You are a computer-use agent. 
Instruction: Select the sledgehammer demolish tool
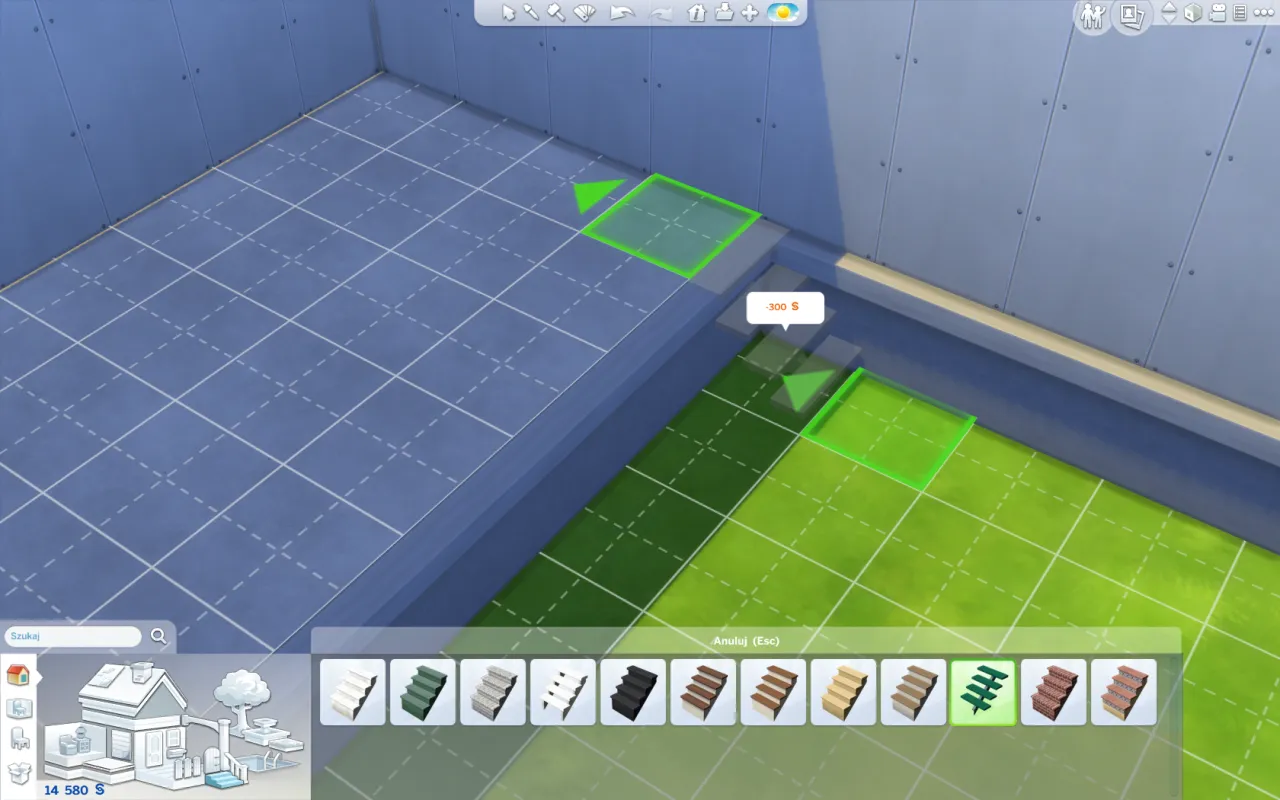(554, 13)
